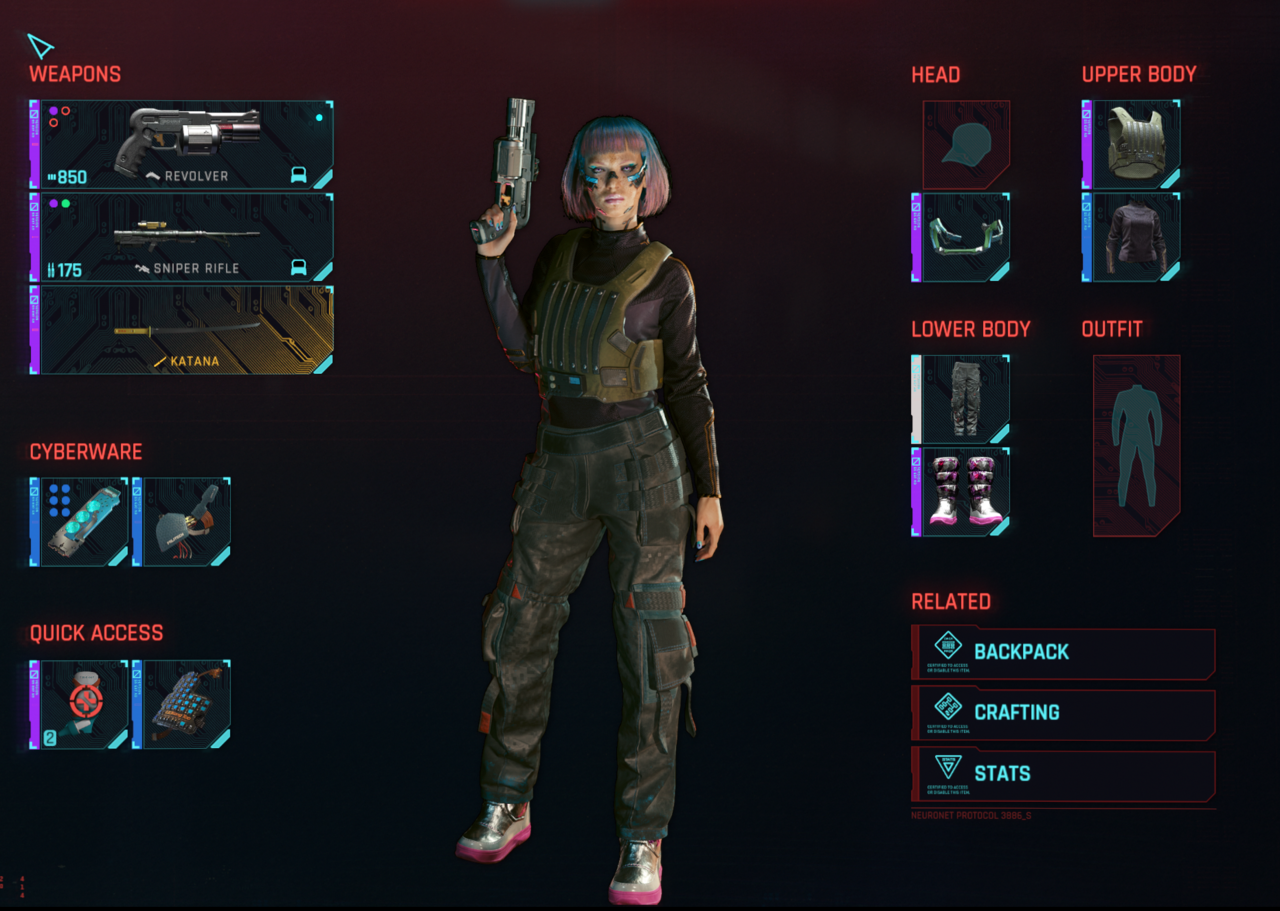The width and height of the screenshot is (1280, 911).
Task: Open the Crafting menu
Action: pyautogui.click(x=1063, y=714)
